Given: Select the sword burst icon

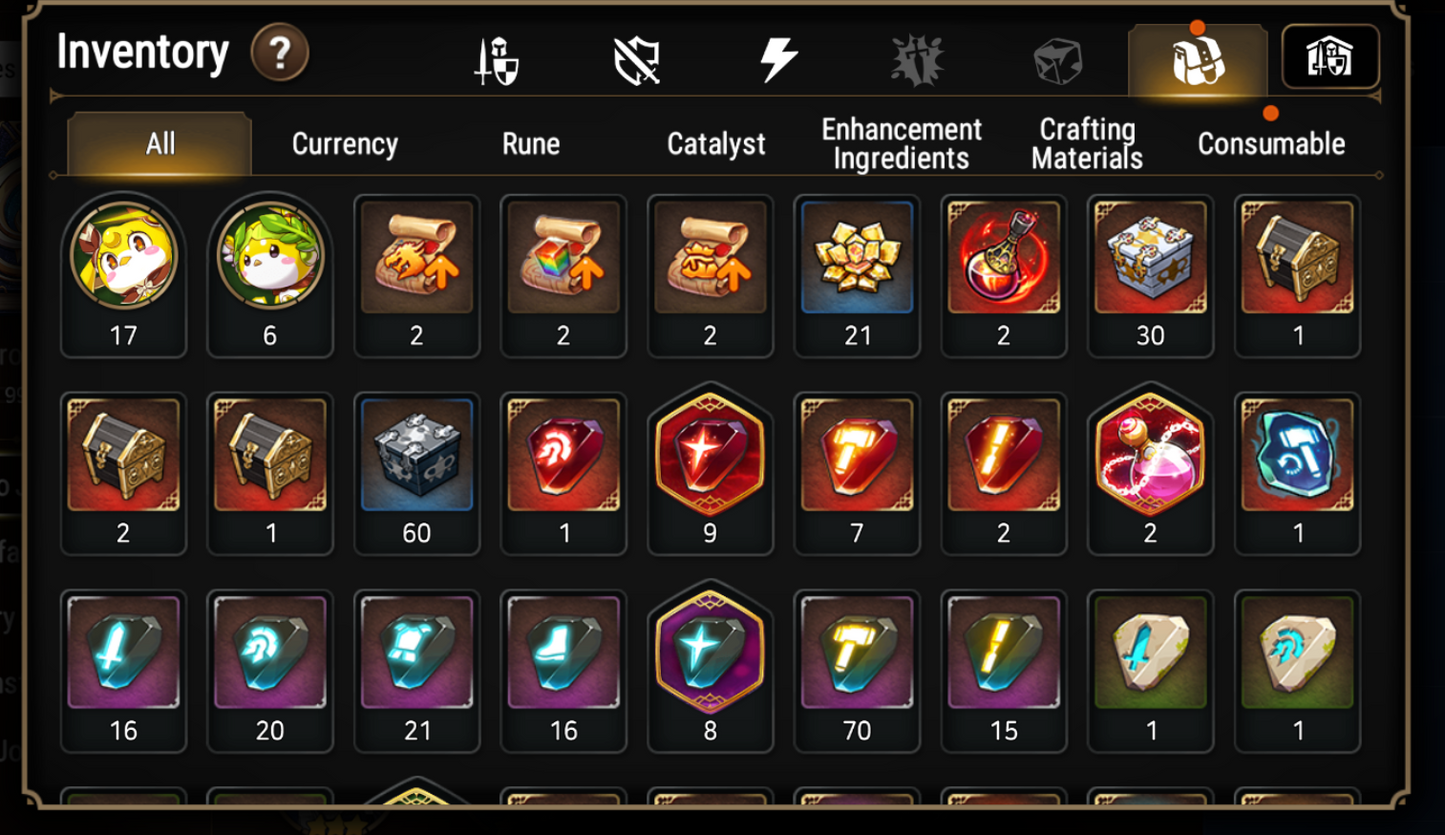Looking at the screenshot, I should coord(917,57).
